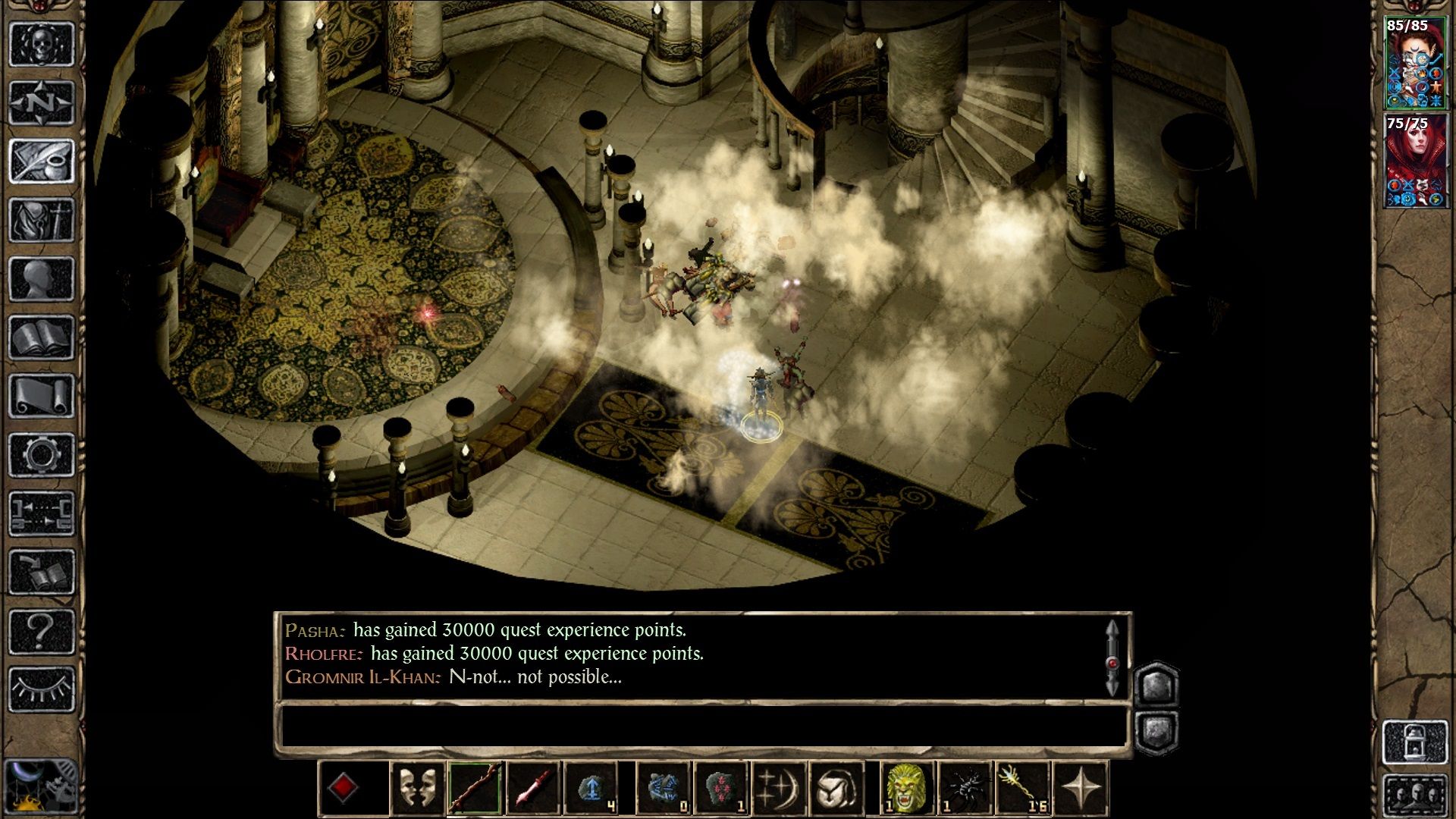The height and width of the screenshot is (819, 1456).
Task: Open the priest scroll screen
Action: (x=42, y=396)
